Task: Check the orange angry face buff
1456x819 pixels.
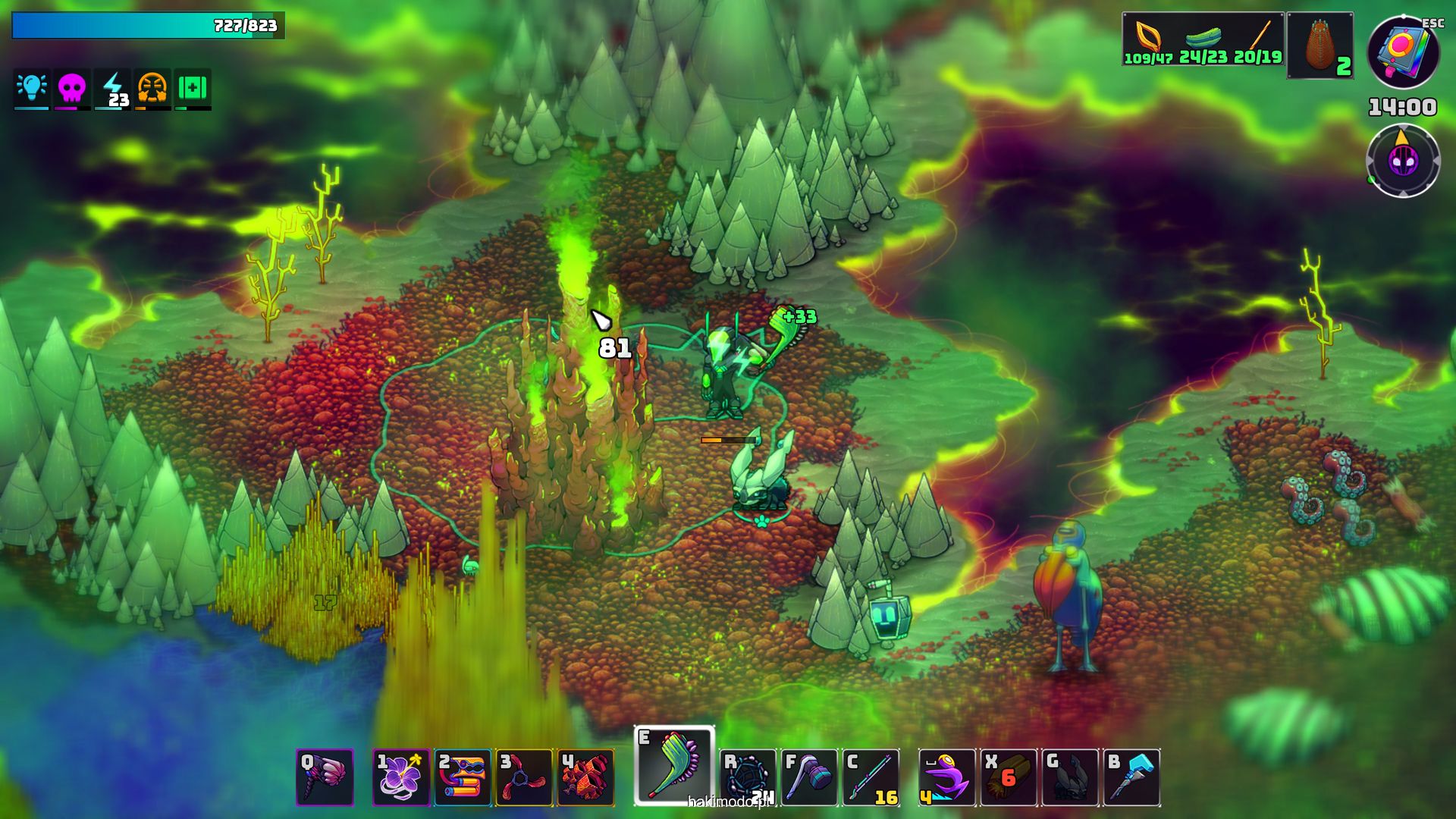Action: coord(152,88)
